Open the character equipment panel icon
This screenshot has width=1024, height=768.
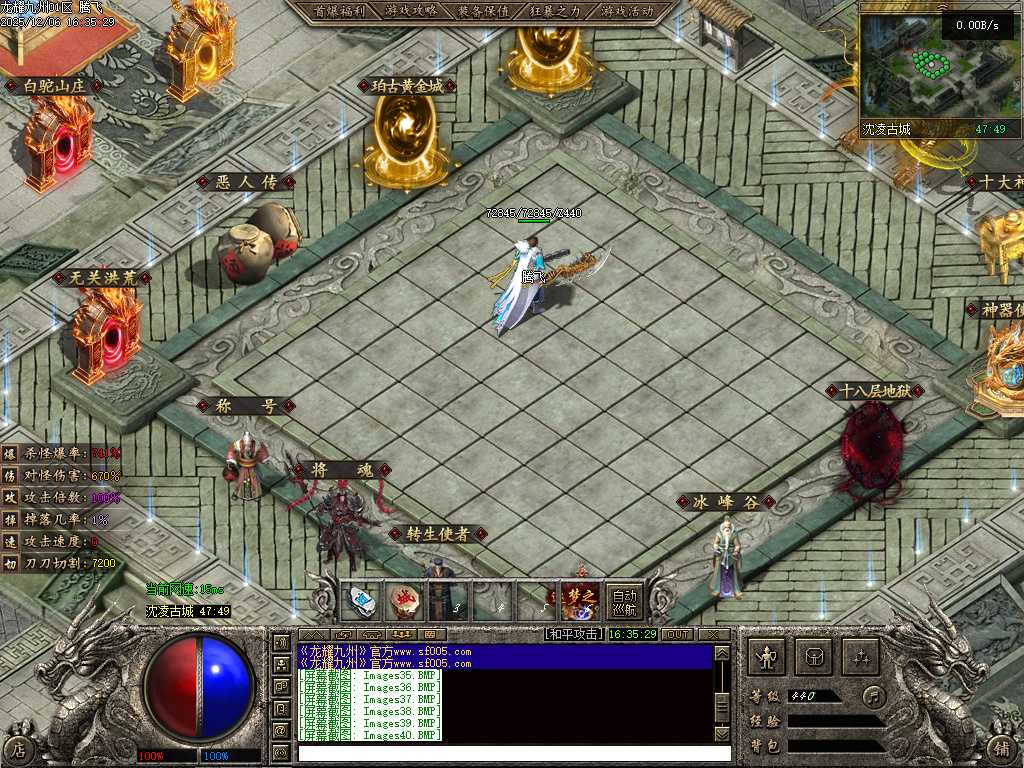pyautogui.click(x=767, y=657)
